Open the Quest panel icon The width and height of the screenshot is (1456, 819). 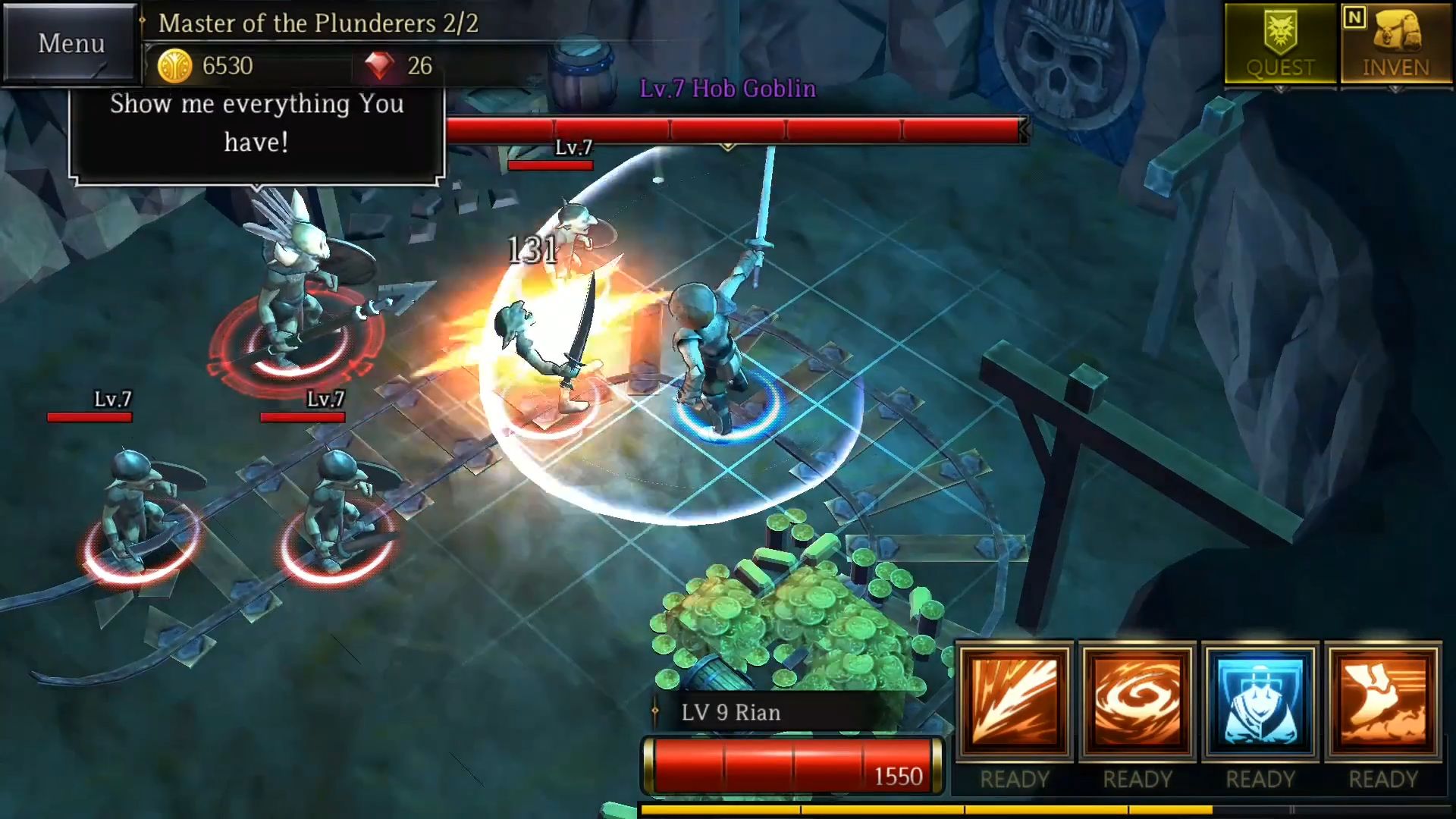1279,42
